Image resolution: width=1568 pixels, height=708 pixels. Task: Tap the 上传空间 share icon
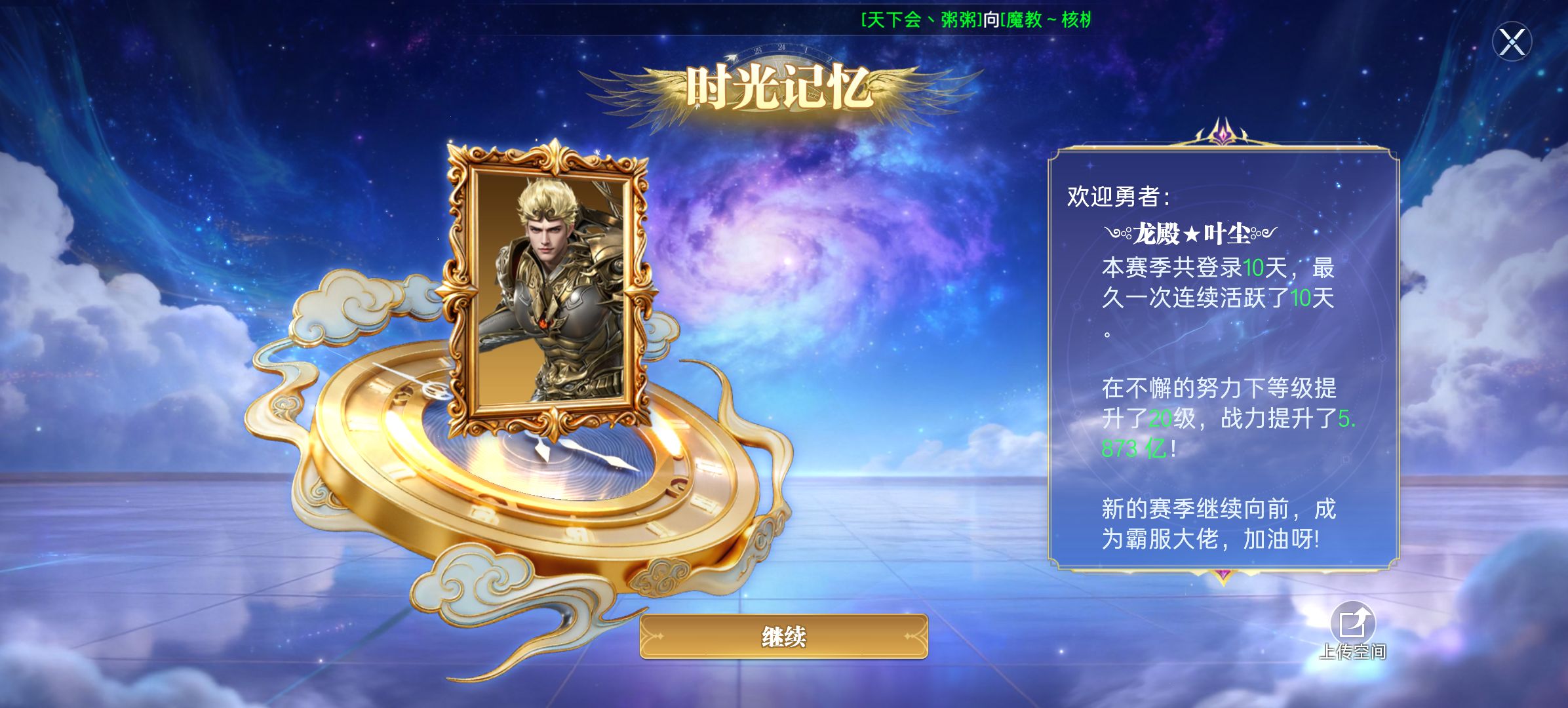point(1352,623)
